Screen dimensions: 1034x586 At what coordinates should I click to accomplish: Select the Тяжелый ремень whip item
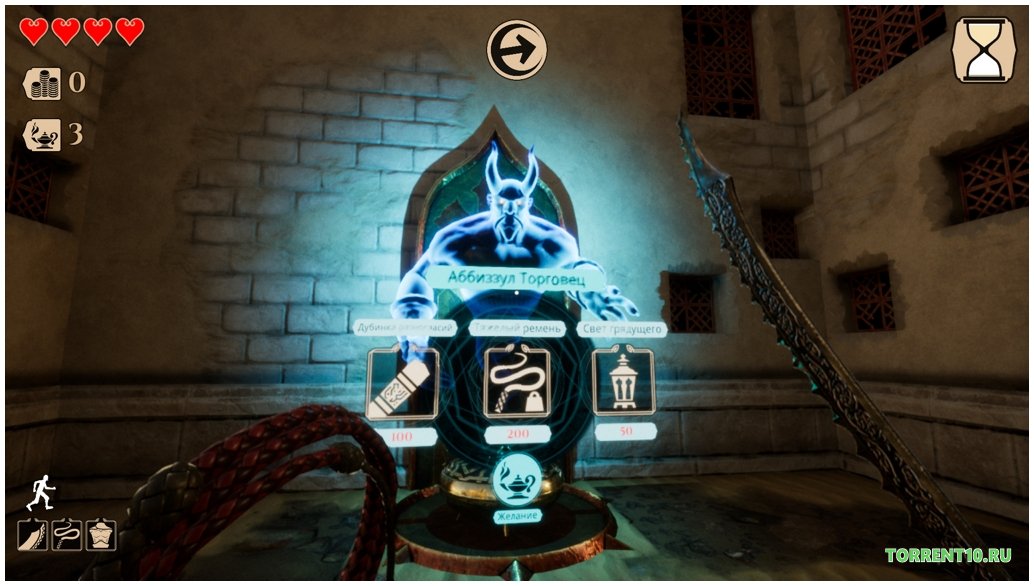(x=517, y=382)
